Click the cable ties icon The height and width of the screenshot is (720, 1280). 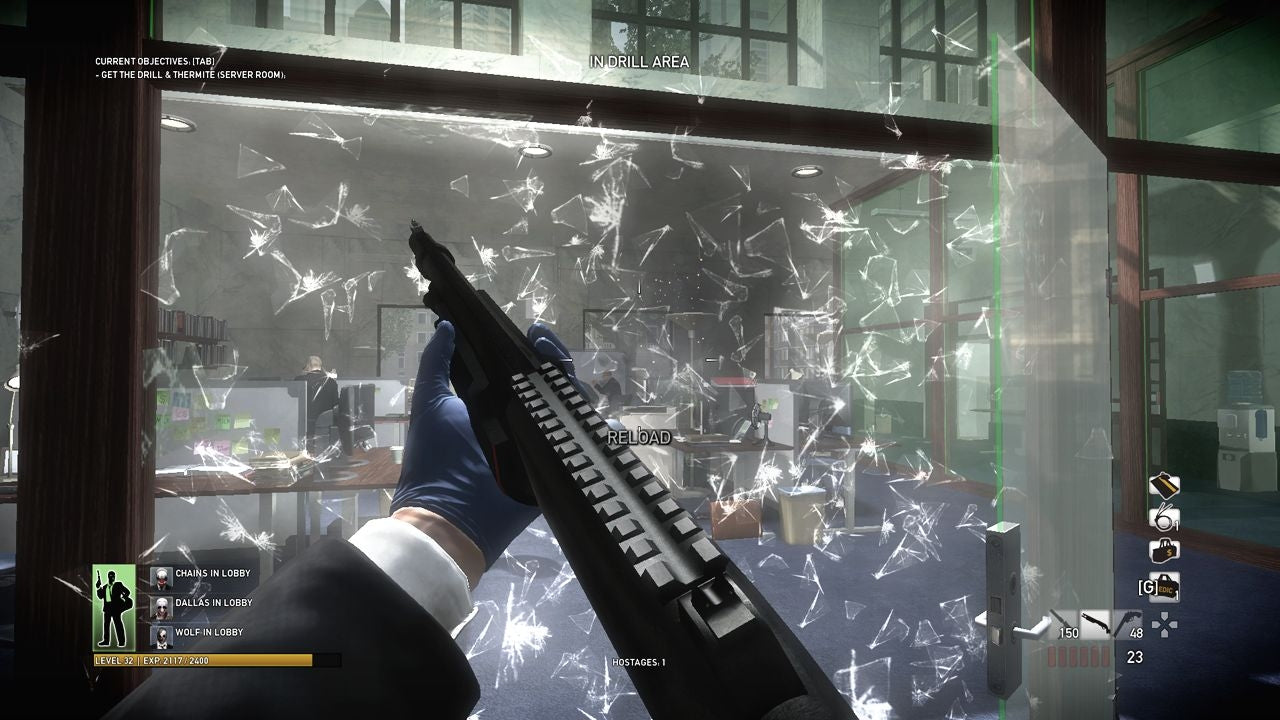point(1164,516)
